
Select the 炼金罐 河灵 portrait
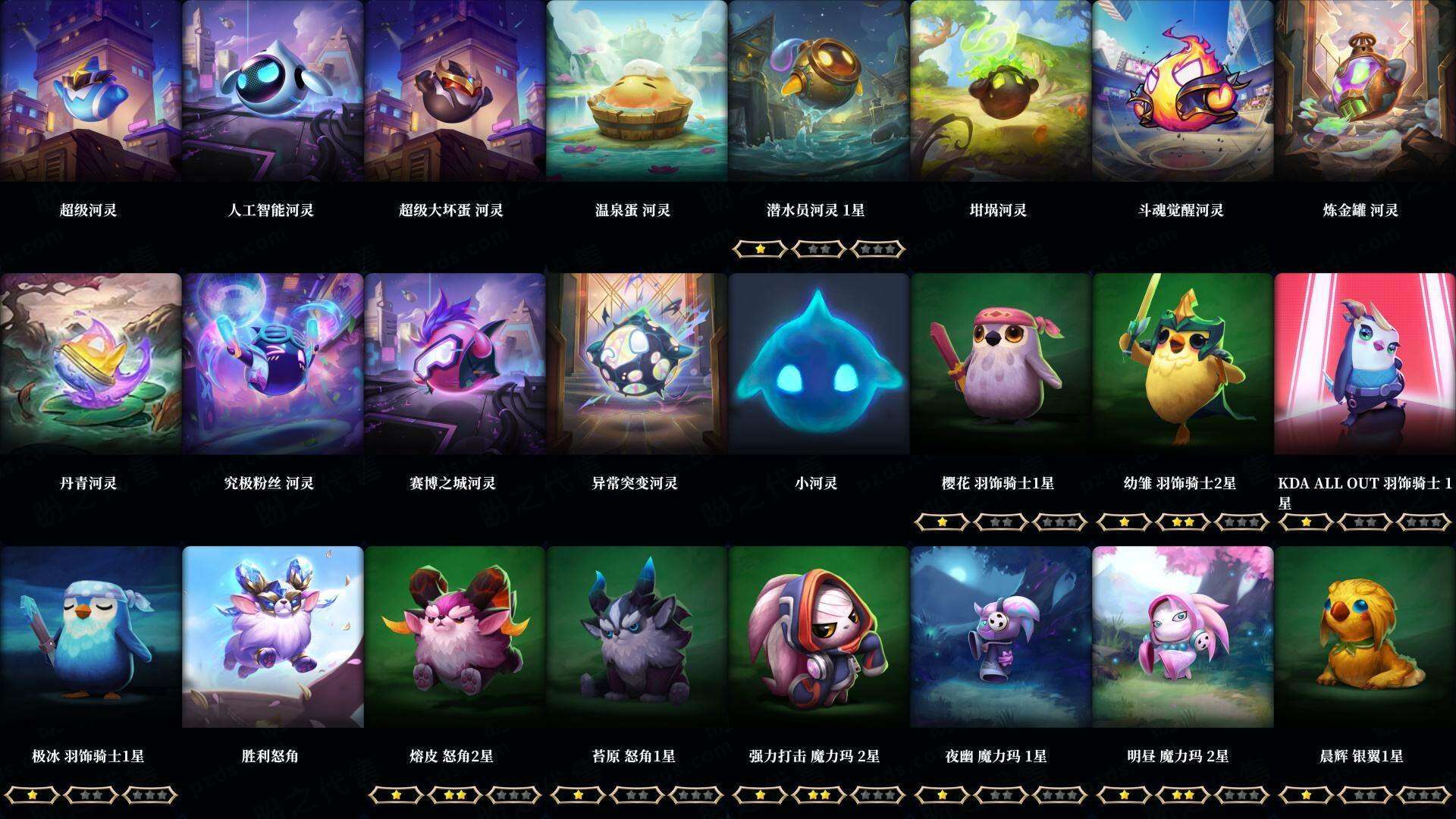coord(1365,91)
